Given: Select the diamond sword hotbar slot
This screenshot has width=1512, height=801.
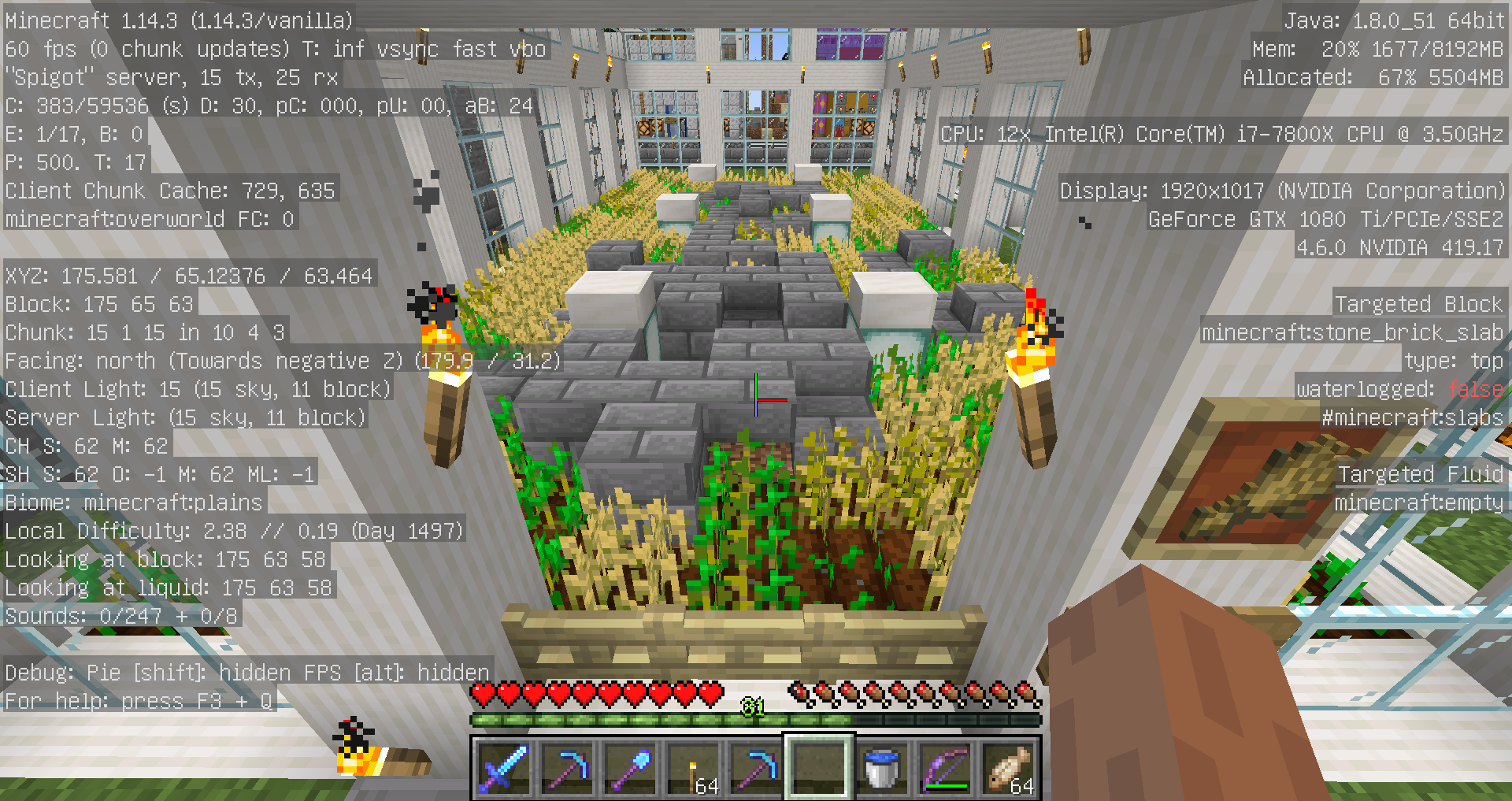Looking at the screenshot, I should click(504, 767).
